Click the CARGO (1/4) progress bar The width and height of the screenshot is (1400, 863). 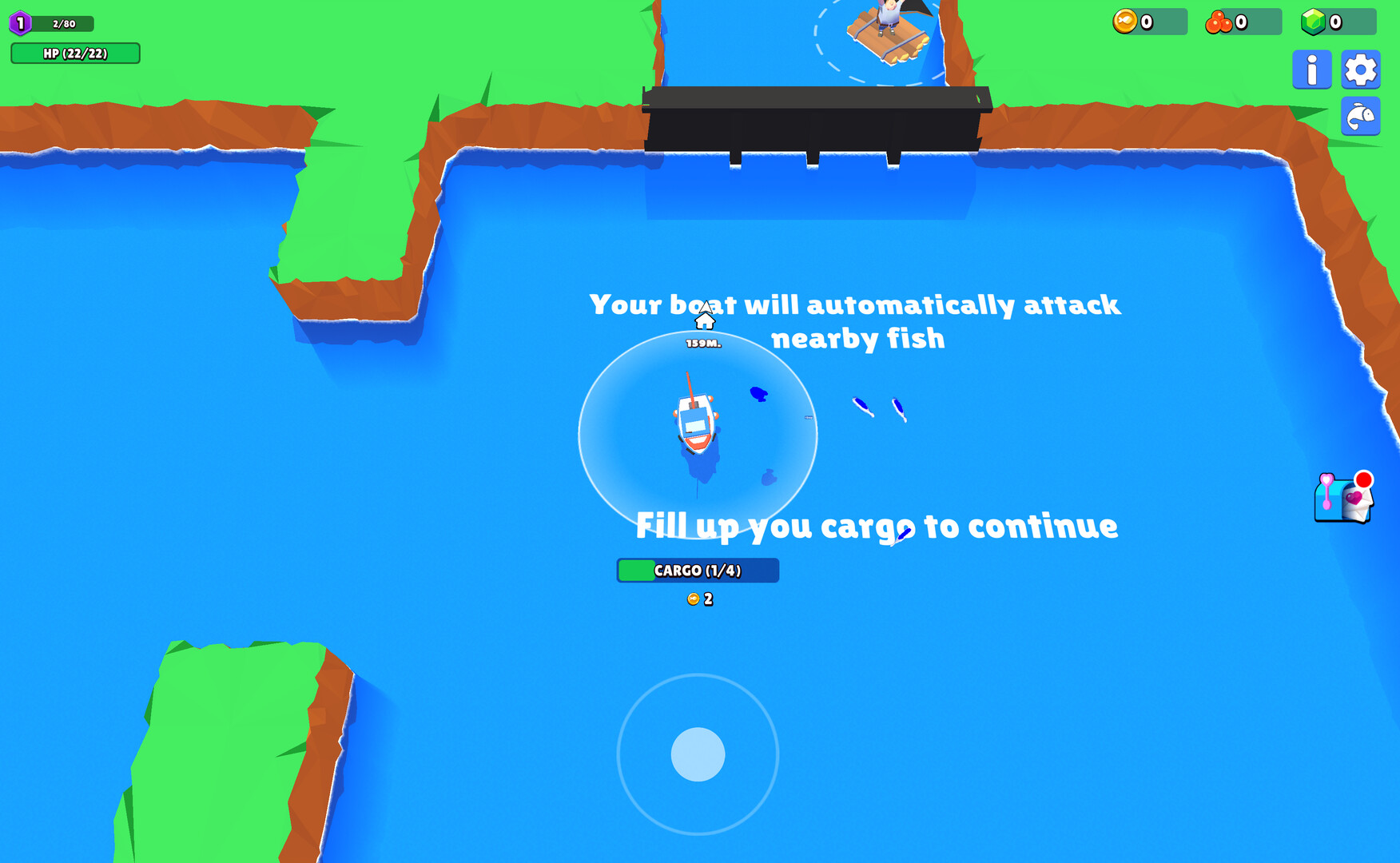697,571
